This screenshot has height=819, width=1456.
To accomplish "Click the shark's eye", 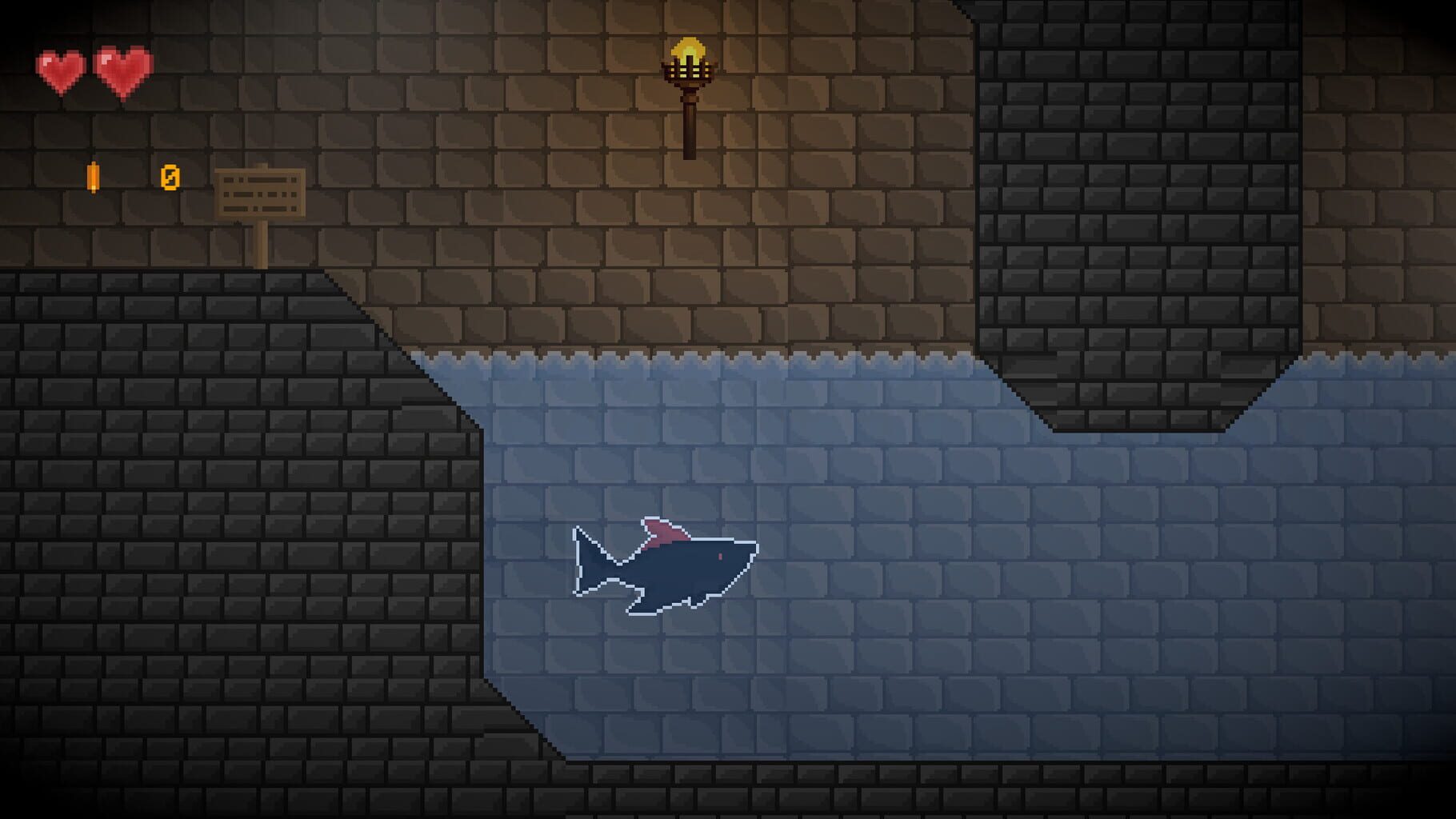I will coord(719,557).
